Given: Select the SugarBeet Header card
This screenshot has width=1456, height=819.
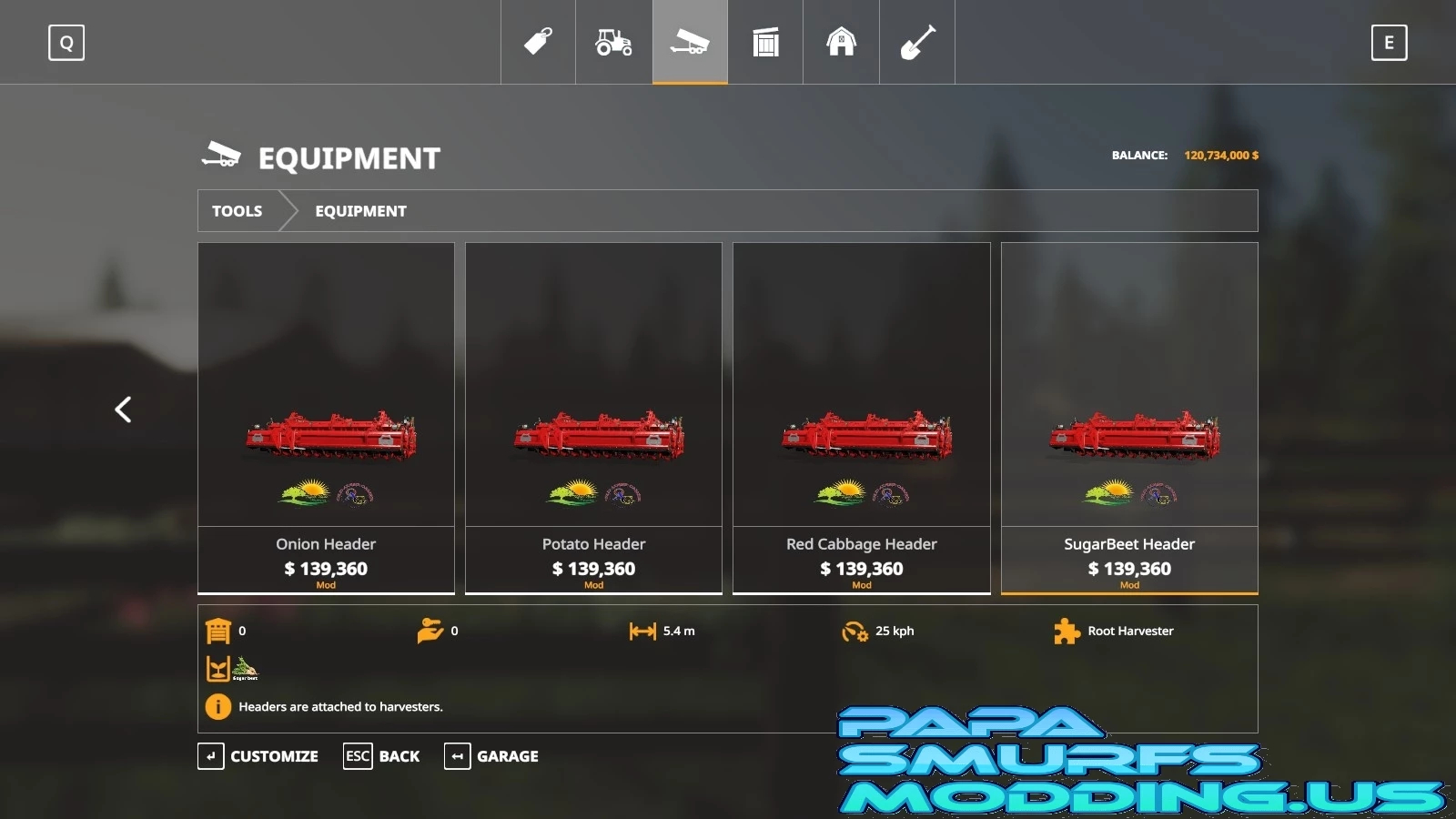Looking at the screenshot, I should click(x=1129, y=419).
